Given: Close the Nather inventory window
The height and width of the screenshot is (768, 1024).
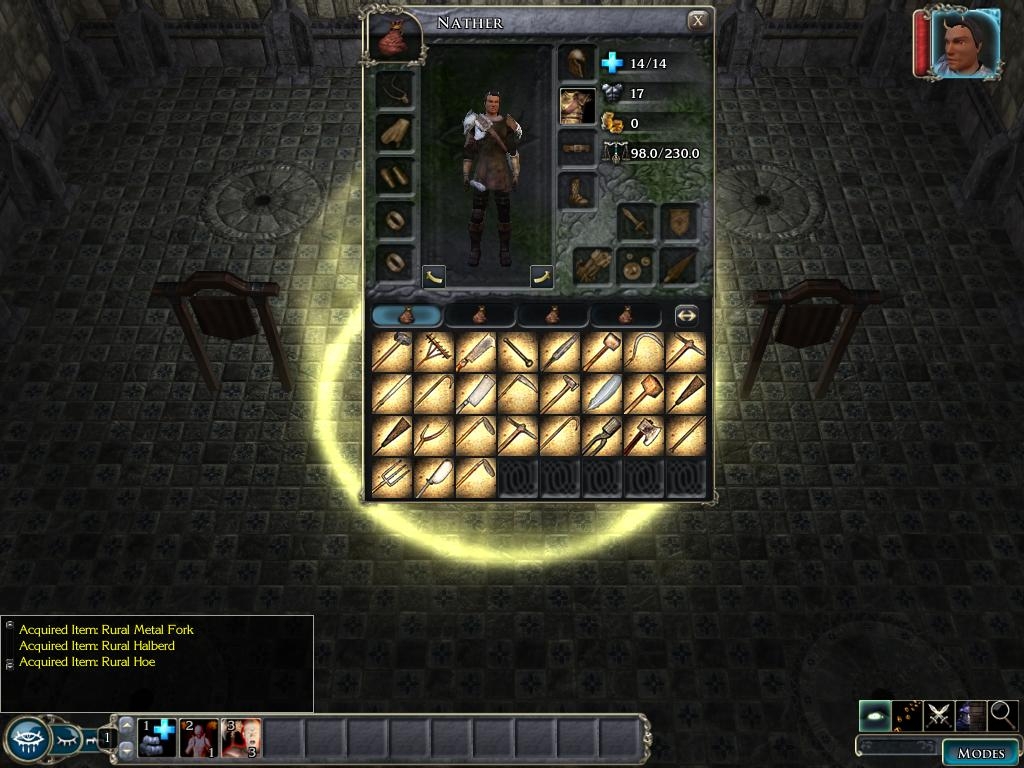Looking at the screenshot, I should pos(698,21).
